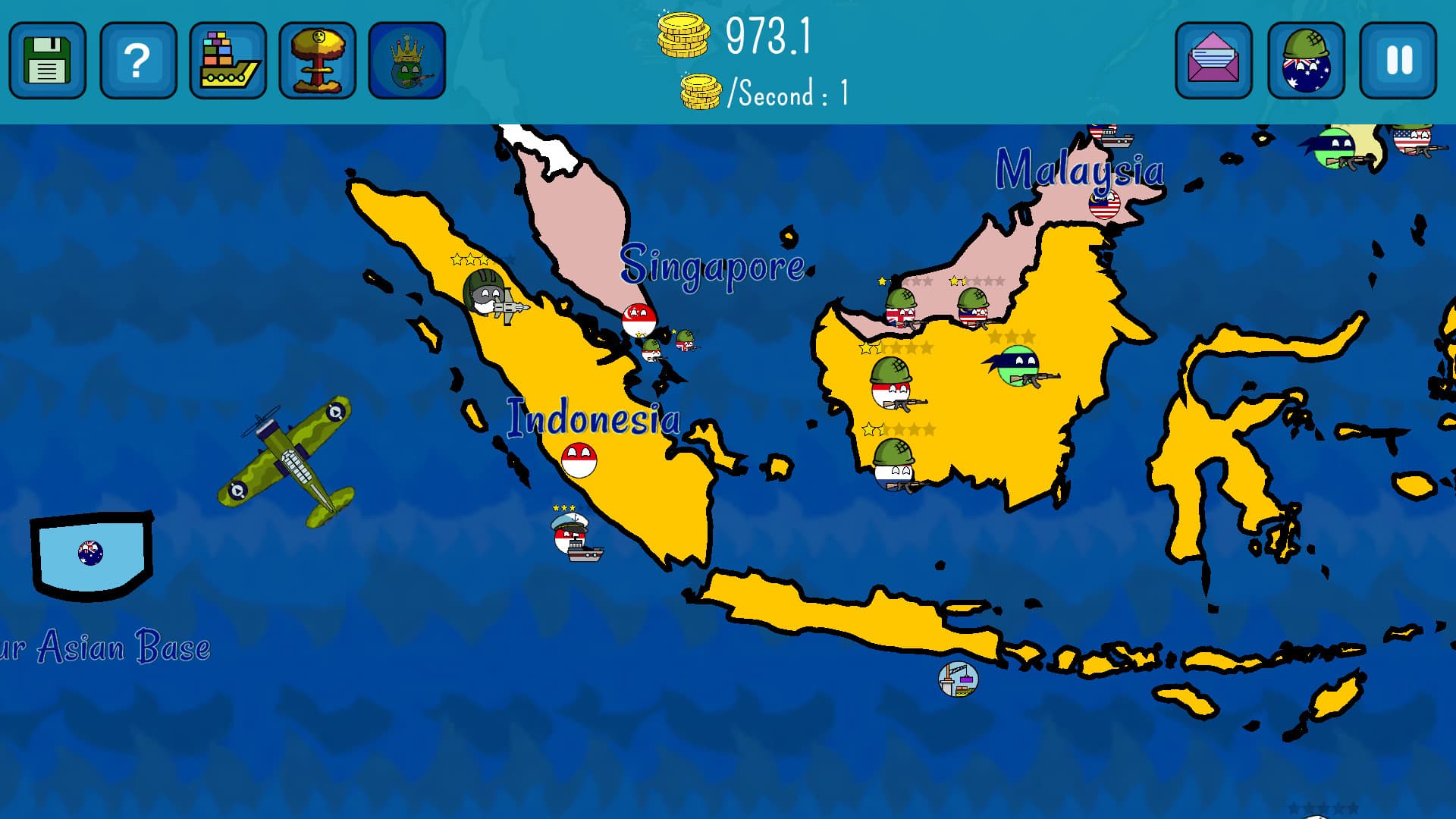Image resolution: width=1456 pixels, height=819 pixels.
Task: Pause the game
Action: 1398,61
